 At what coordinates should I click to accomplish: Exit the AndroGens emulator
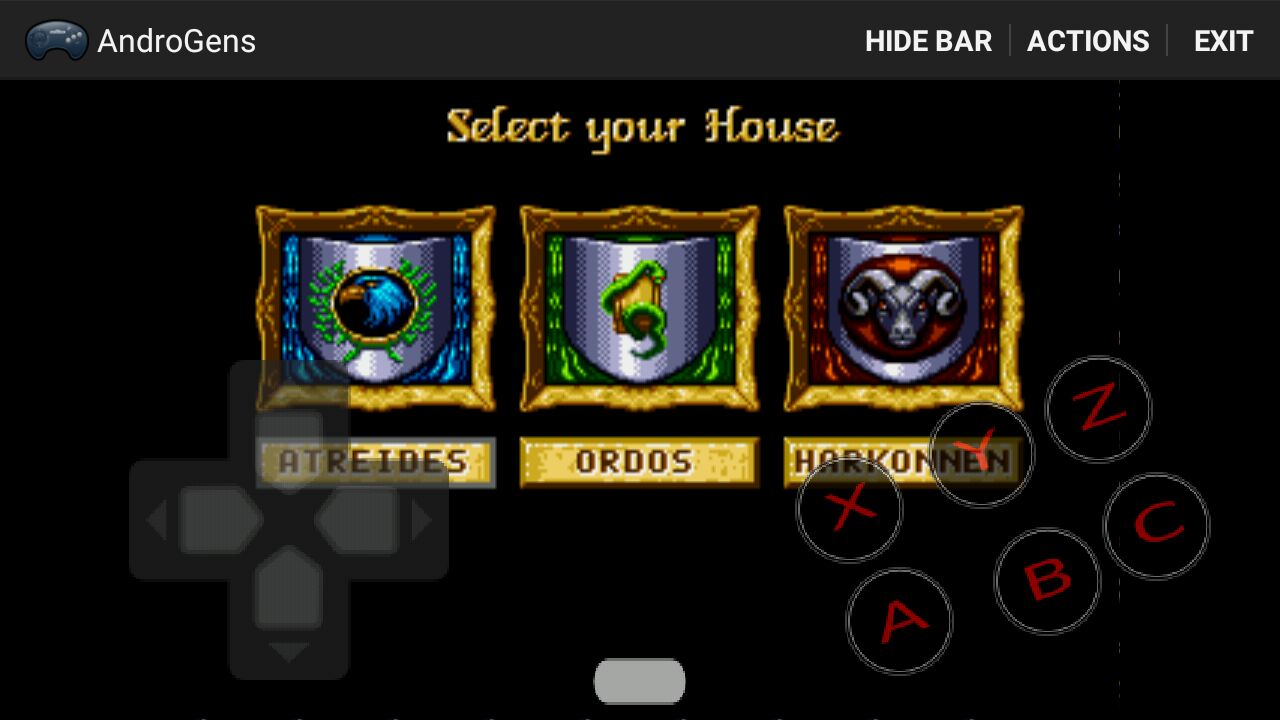[1223, 41]
